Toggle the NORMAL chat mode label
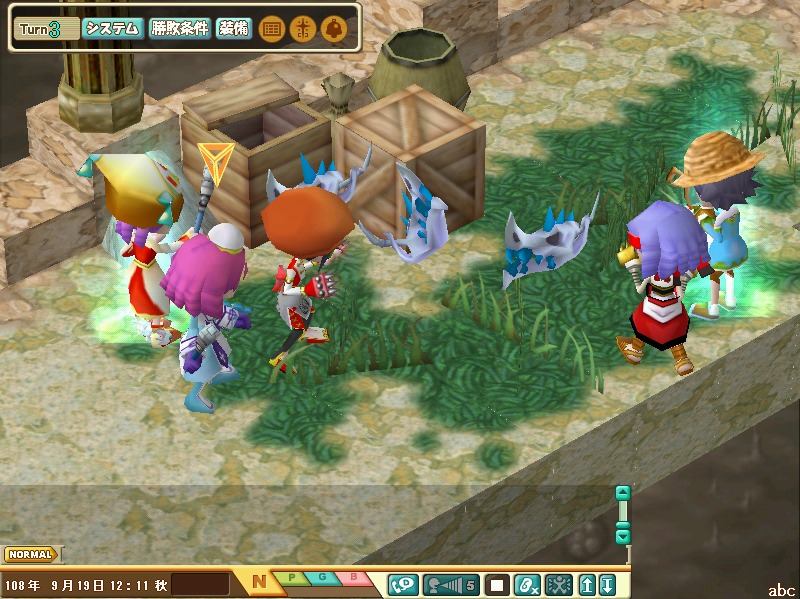800x599 pixels. [x=30, y=554]
